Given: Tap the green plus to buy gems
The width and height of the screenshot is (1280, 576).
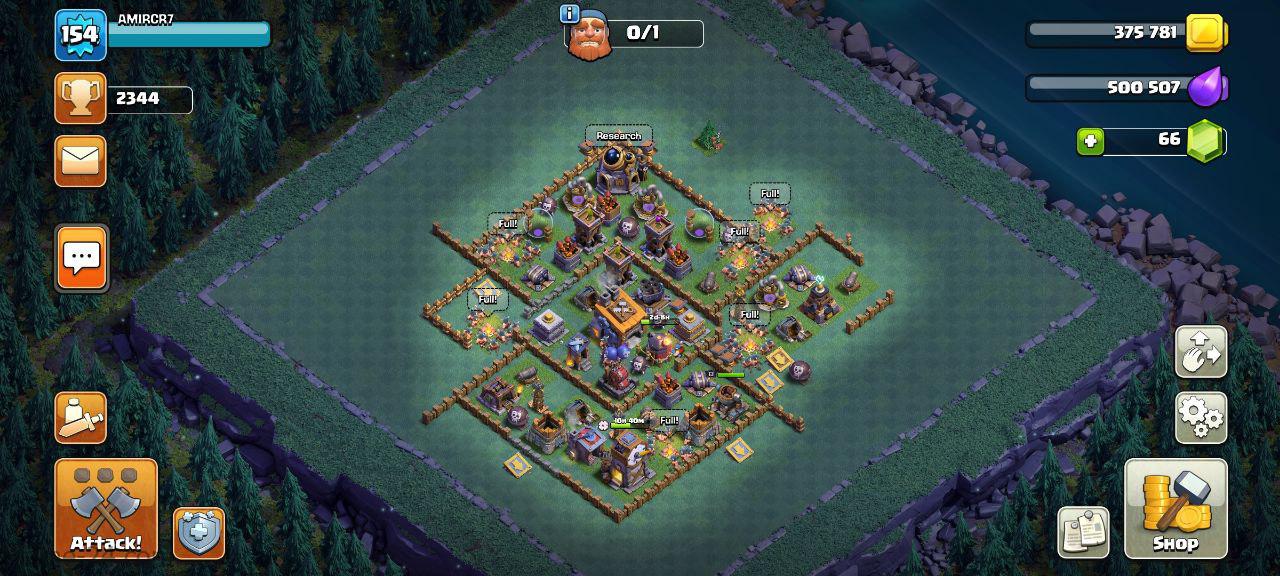Looking at the screenshot, I should pyautogui.click(x=1091, y=141).
